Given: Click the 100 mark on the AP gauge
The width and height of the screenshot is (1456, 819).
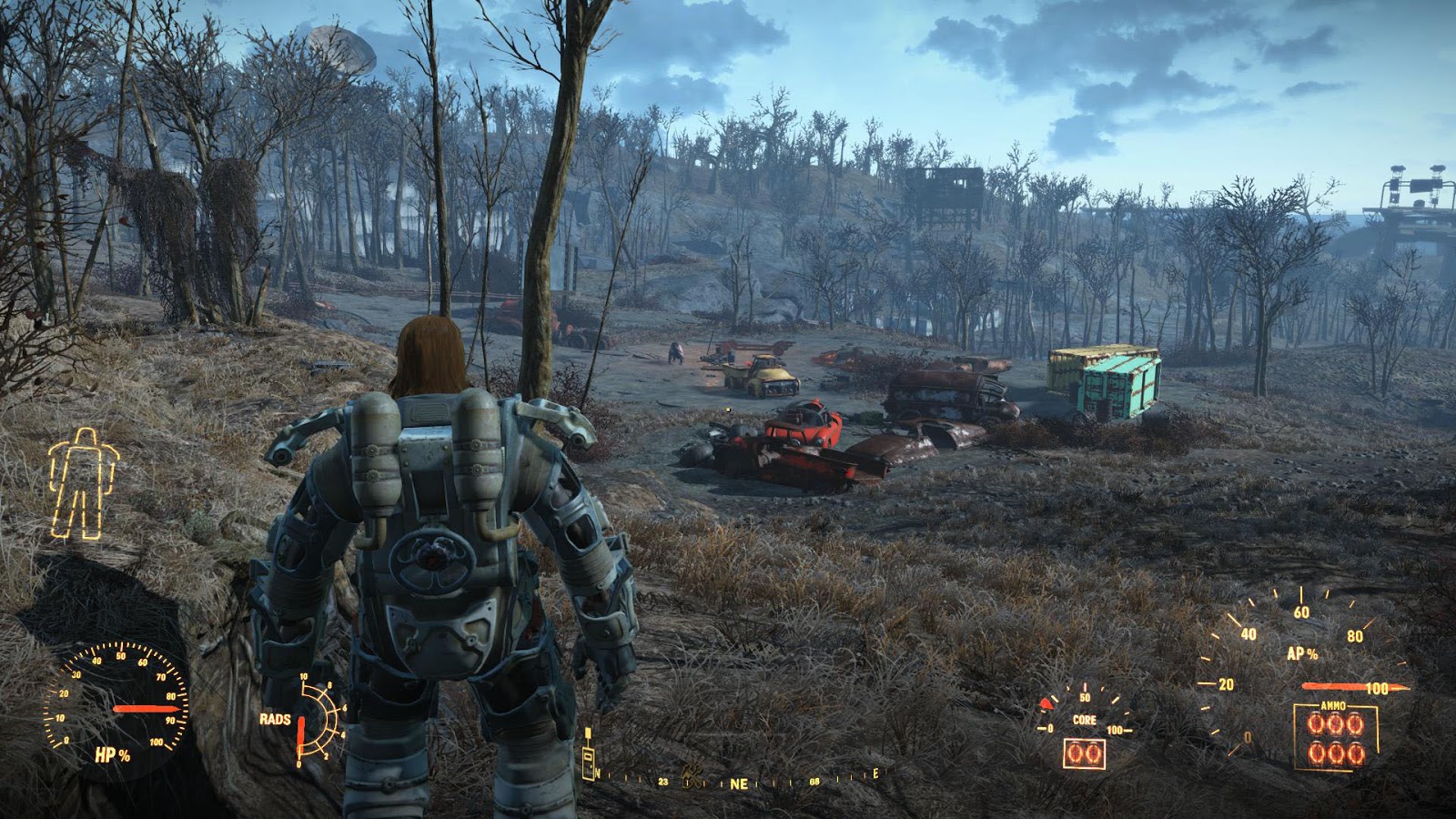Looking at the screenshot, I should point(1378,688).
